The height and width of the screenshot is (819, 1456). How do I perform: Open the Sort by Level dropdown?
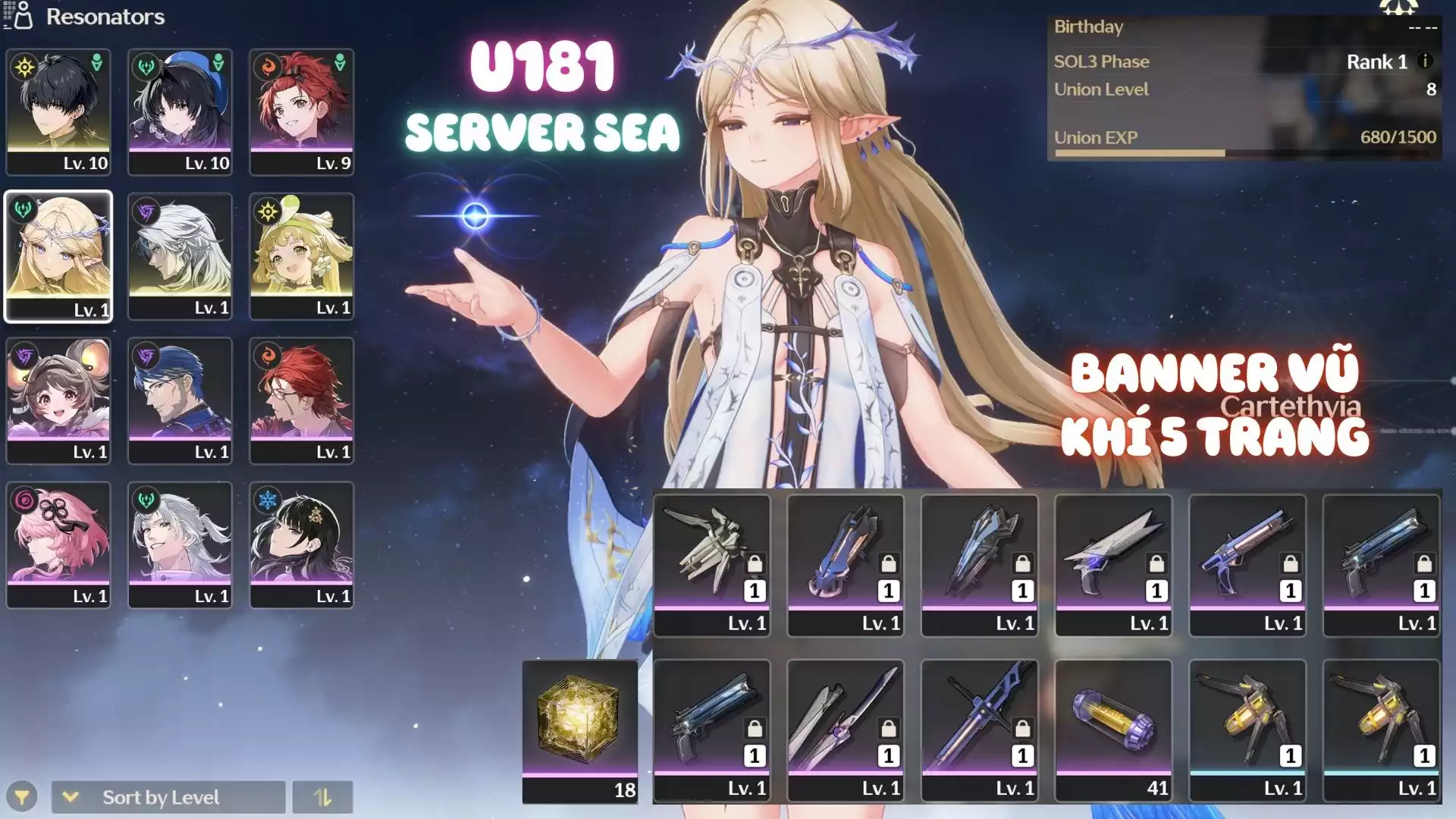click(x=168, y=797)
